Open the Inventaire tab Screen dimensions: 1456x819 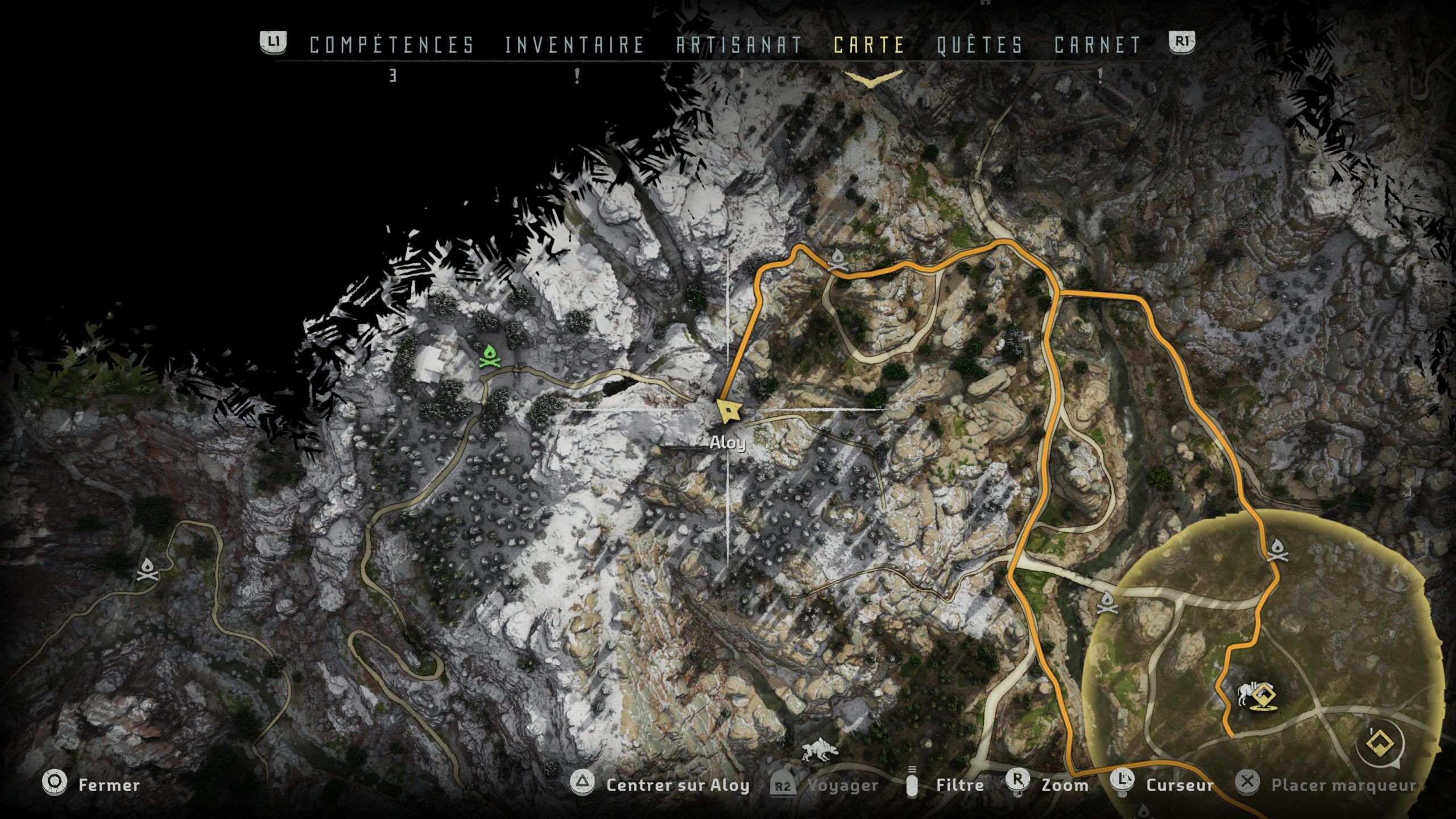pos(574,45)
